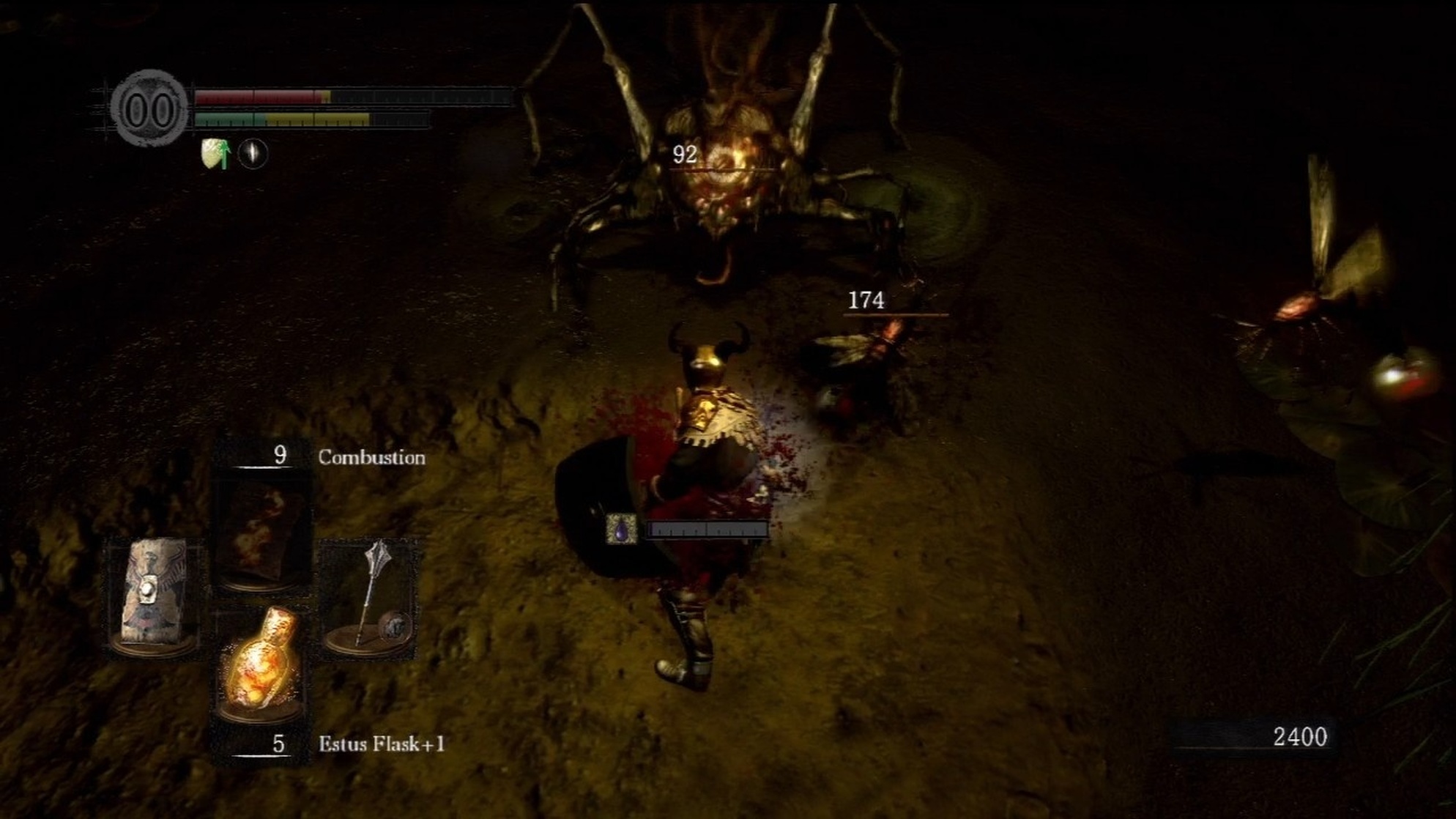Viewport: 1456px width, 819px height.
Task: Click the round dark status effect icon
Action: (x=253, y=154)
